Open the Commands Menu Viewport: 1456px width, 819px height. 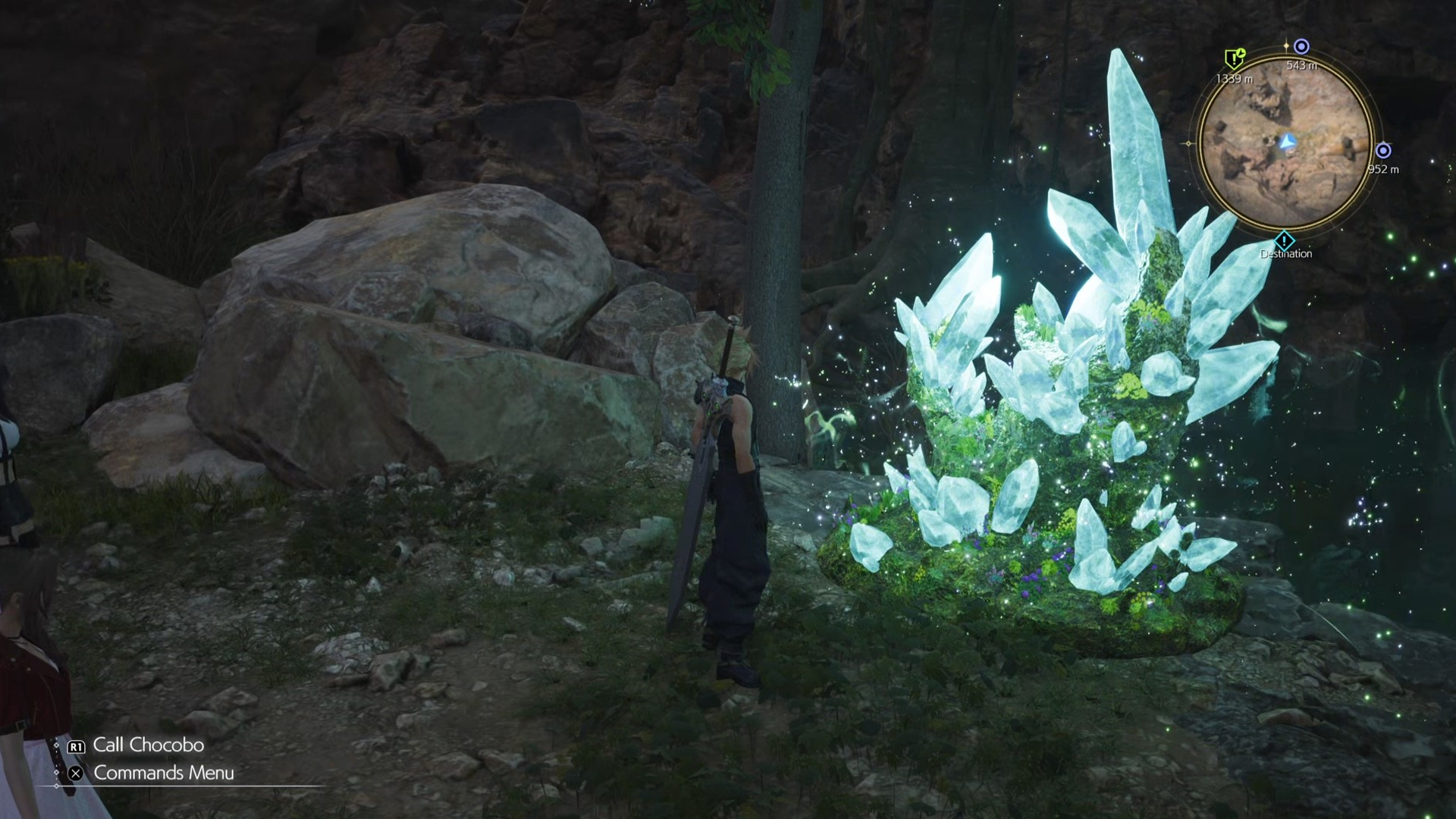pyautogui.click(x=163, y=773)
